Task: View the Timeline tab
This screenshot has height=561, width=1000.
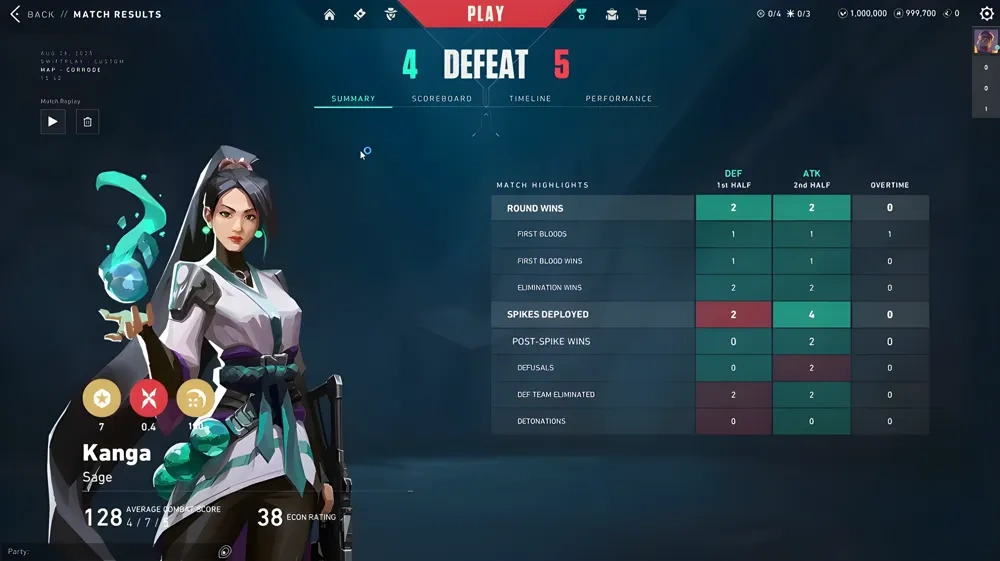Action: (530, 99)
